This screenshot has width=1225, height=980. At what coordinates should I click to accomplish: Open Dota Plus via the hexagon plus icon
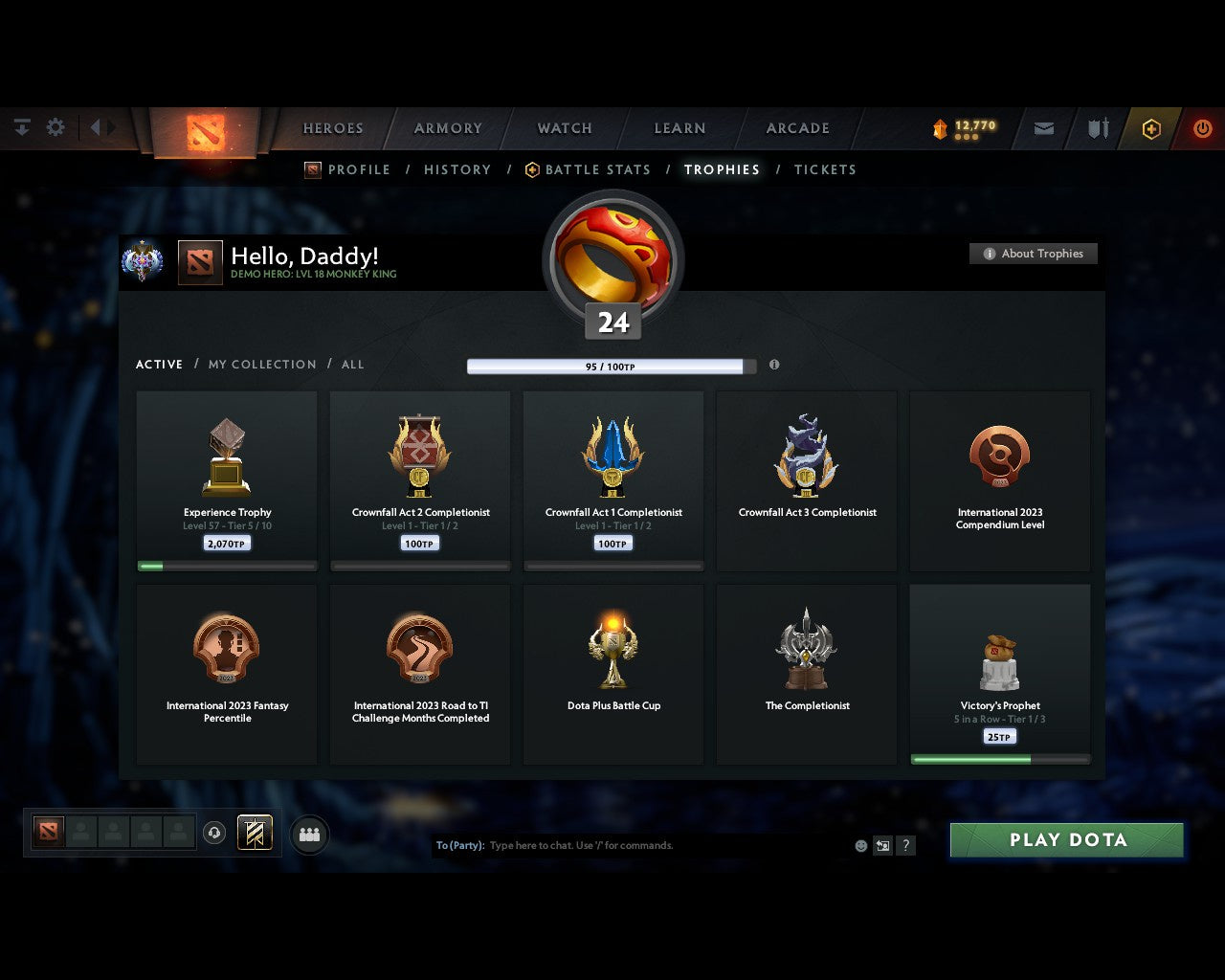pos(1151,128)
